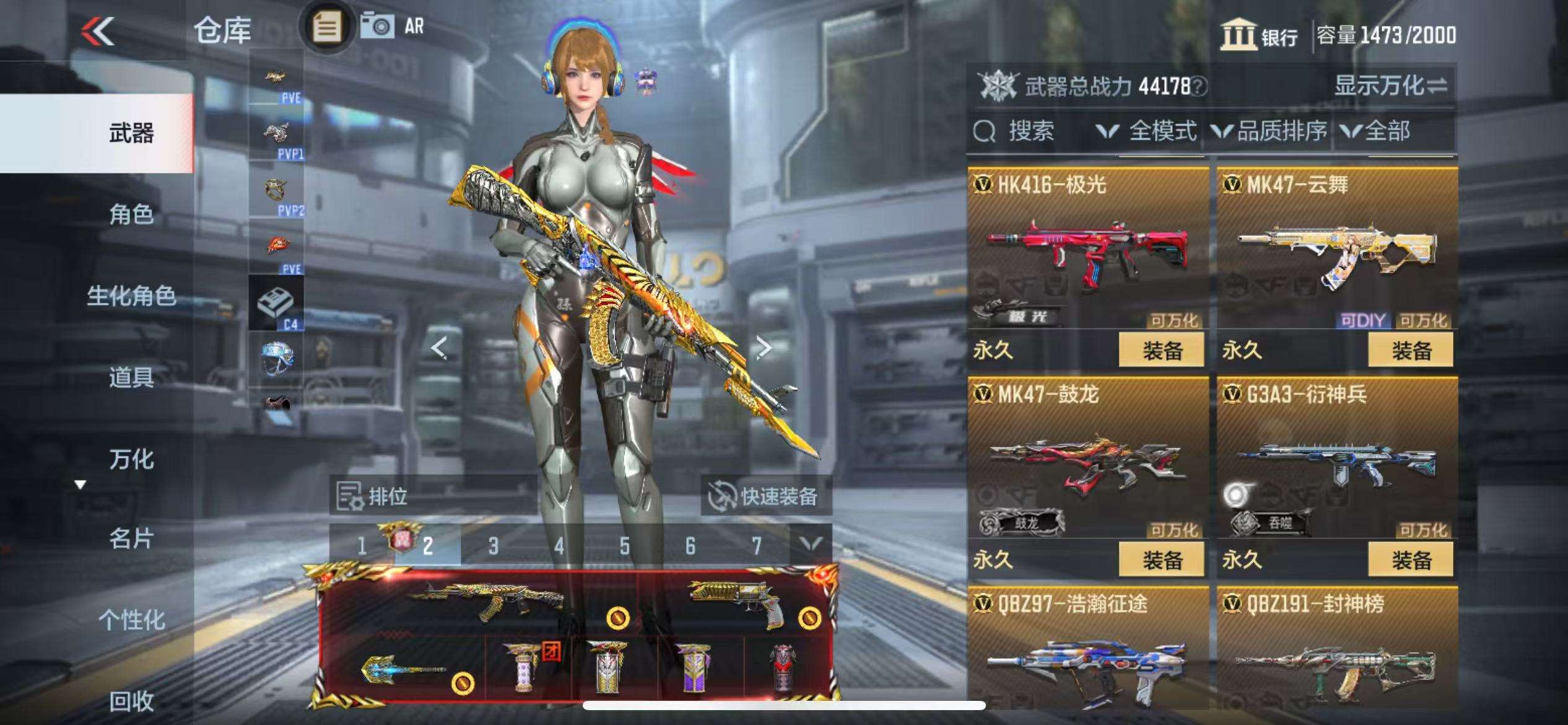
Task: Equip the G3A3-衍神兵 rifle
Action: [x=1411, y=560]
